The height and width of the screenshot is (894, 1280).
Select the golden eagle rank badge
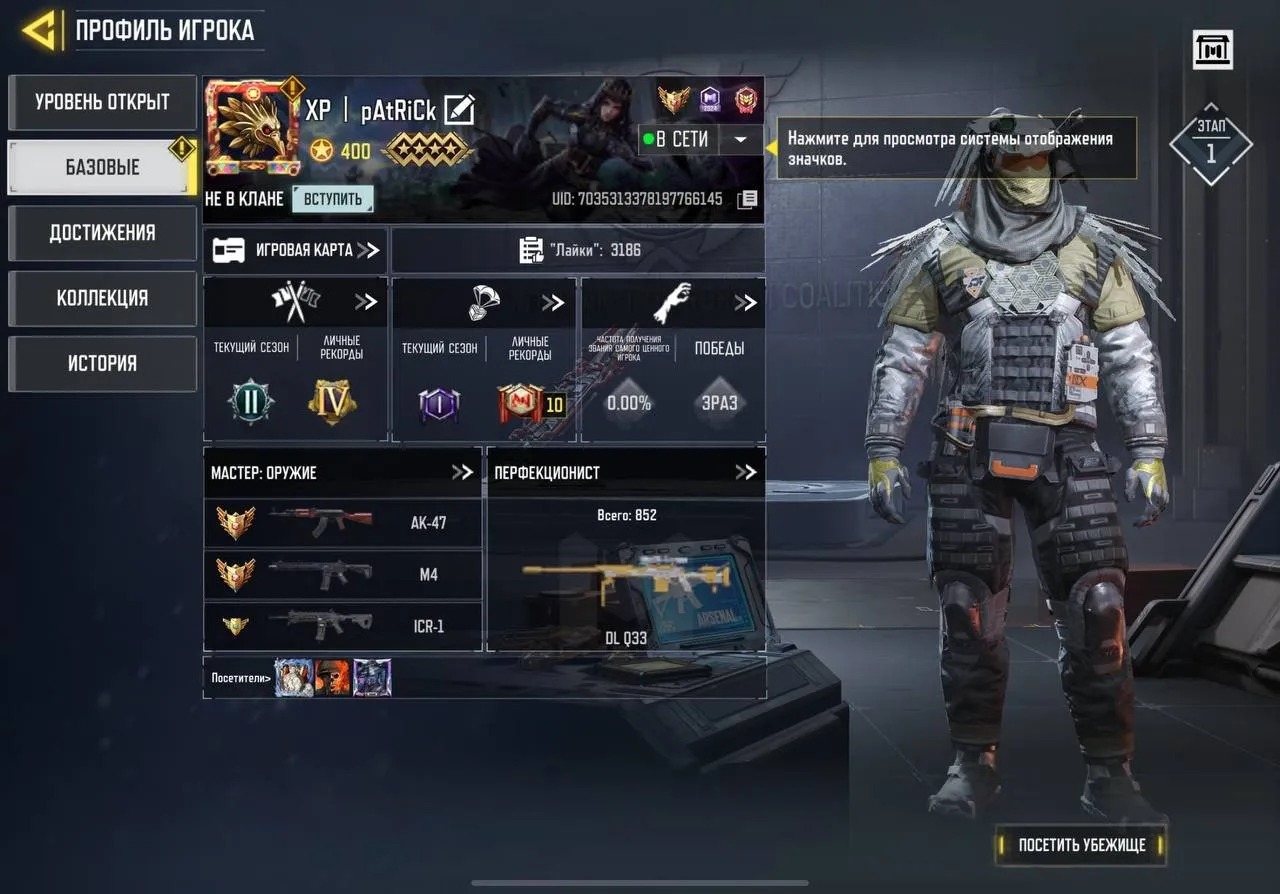[674, 100]
